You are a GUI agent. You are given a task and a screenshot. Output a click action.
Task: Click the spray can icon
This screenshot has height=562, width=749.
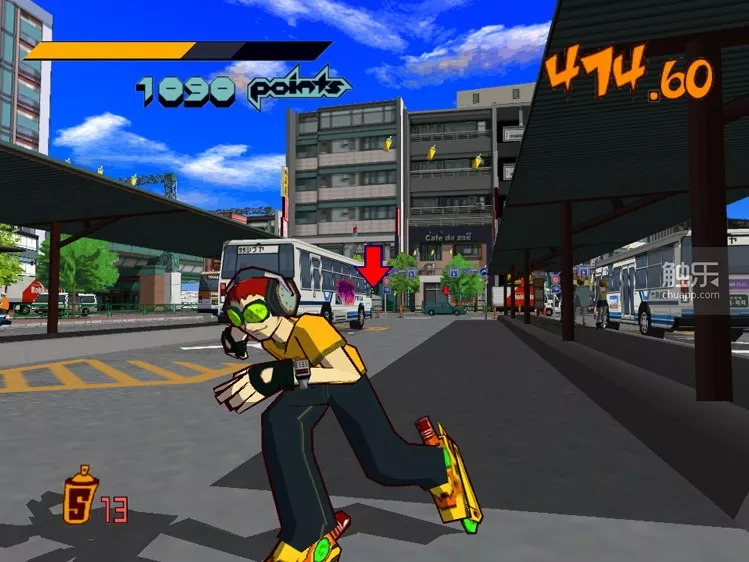click(80, 494)
